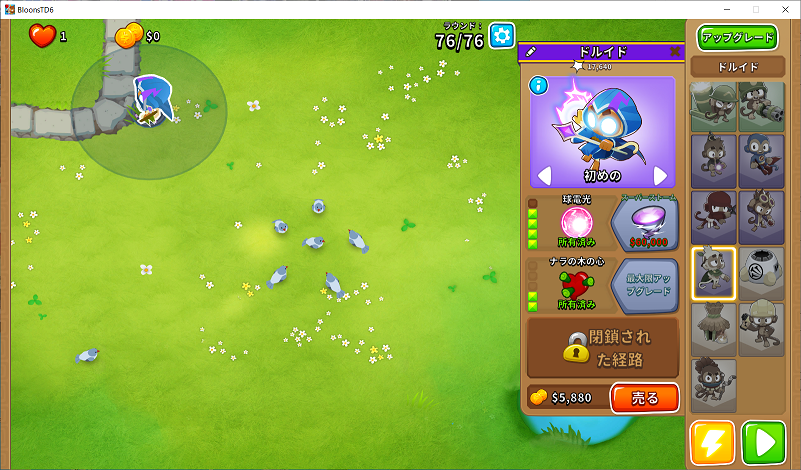The image size is (801, 470).
Task: Activate the yellow lightning bolt powers button
Action: pos(712,443)
